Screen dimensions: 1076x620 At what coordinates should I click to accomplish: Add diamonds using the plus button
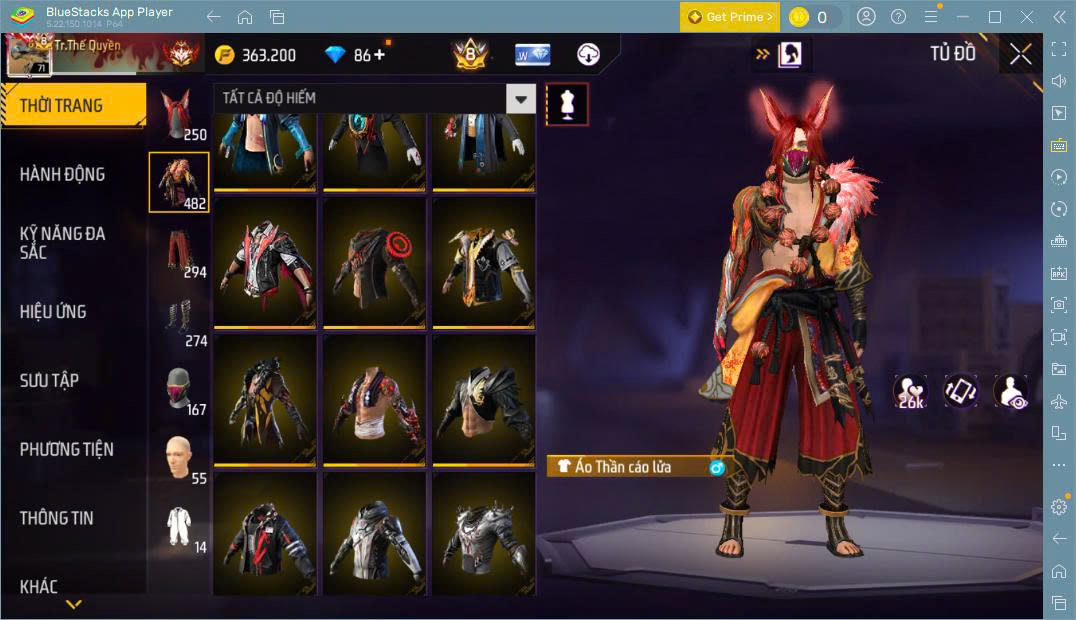click(x=379, y=55)
